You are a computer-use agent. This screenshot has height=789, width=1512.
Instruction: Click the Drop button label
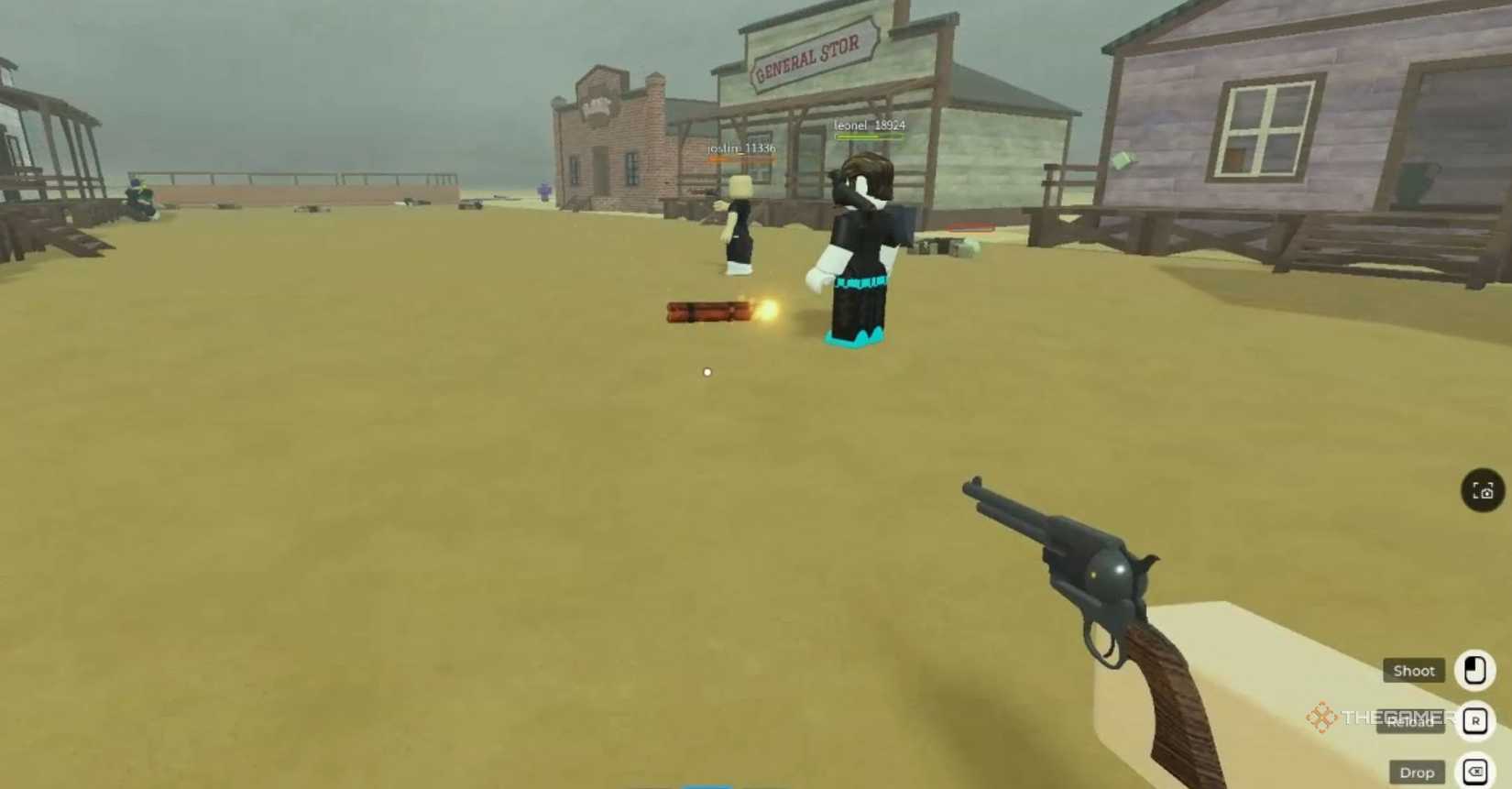1417,773
